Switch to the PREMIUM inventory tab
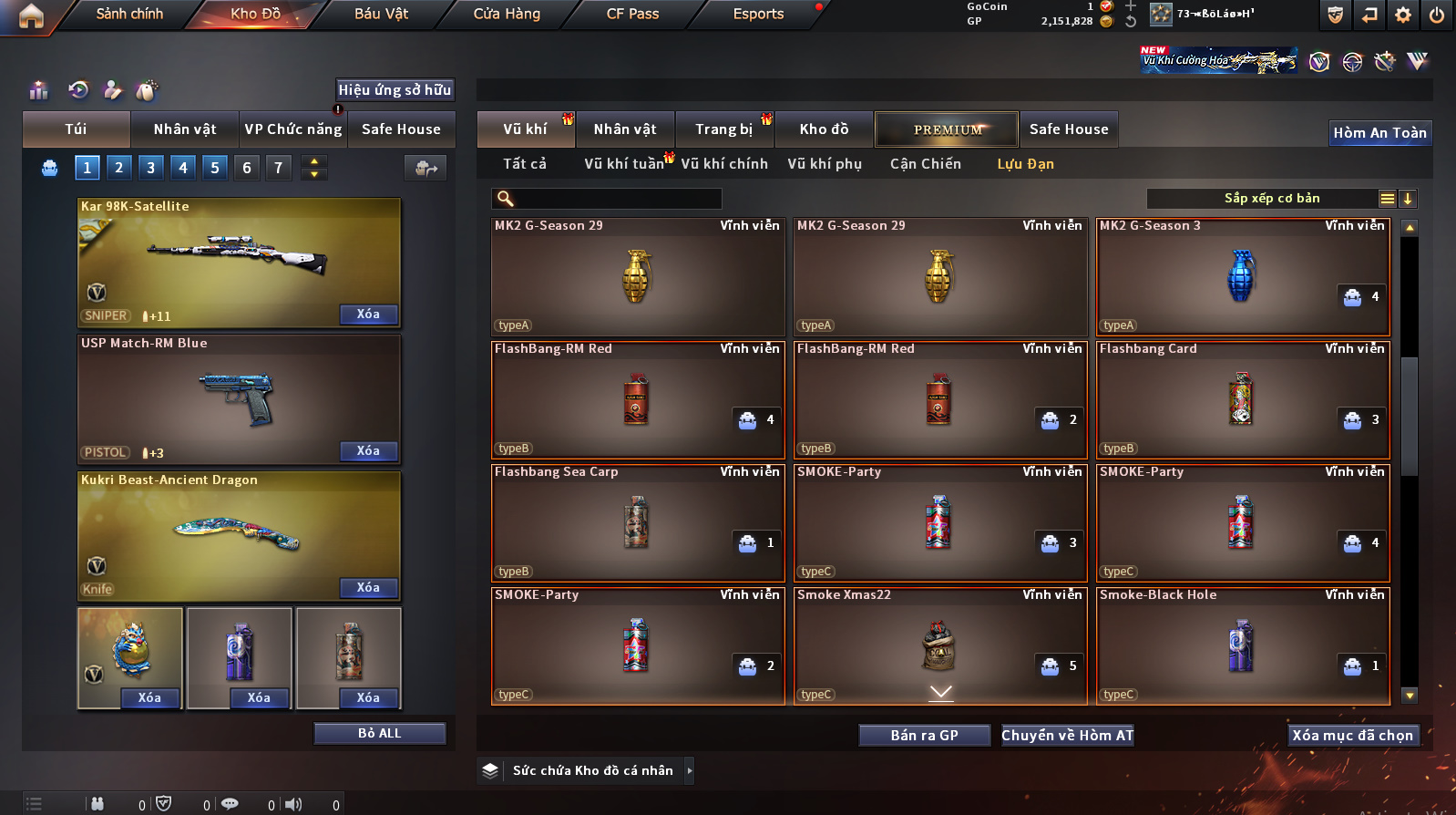1456x815 pixels. pyautogui.click(x=947, y=129)
